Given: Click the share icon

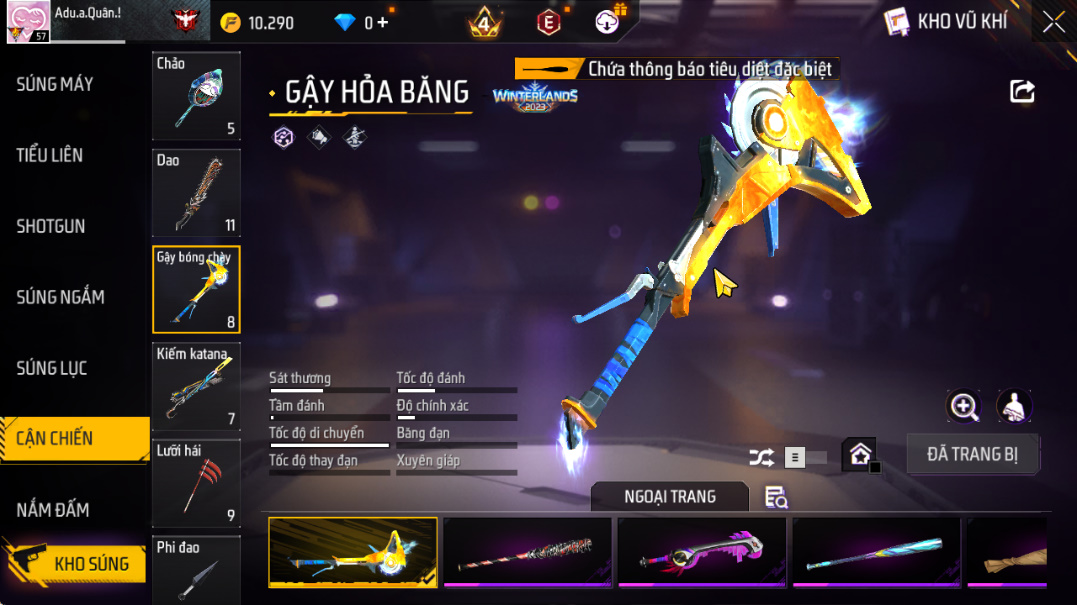Looking at the screenshot, I should coord(1022,92).
